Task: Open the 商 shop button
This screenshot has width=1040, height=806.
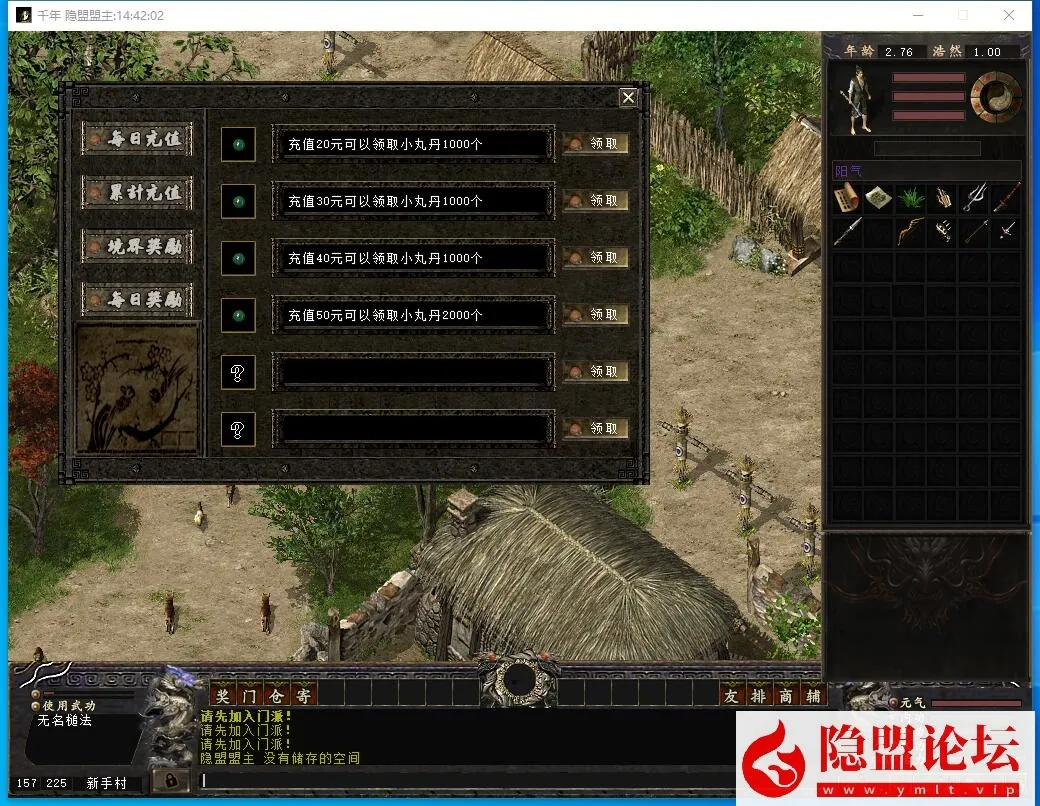Action: click(x=786, y=695)
